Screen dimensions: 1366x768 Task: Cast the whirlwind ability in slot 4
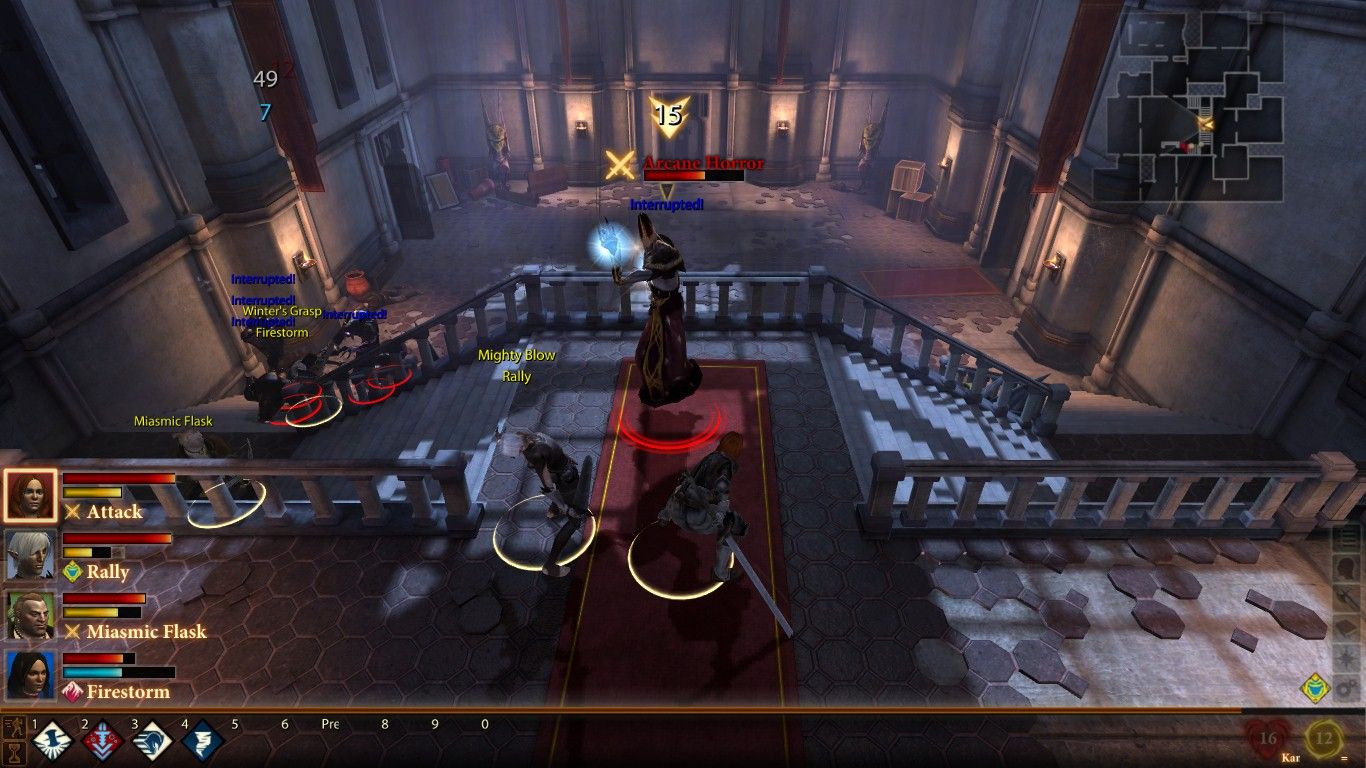[201, 743]
